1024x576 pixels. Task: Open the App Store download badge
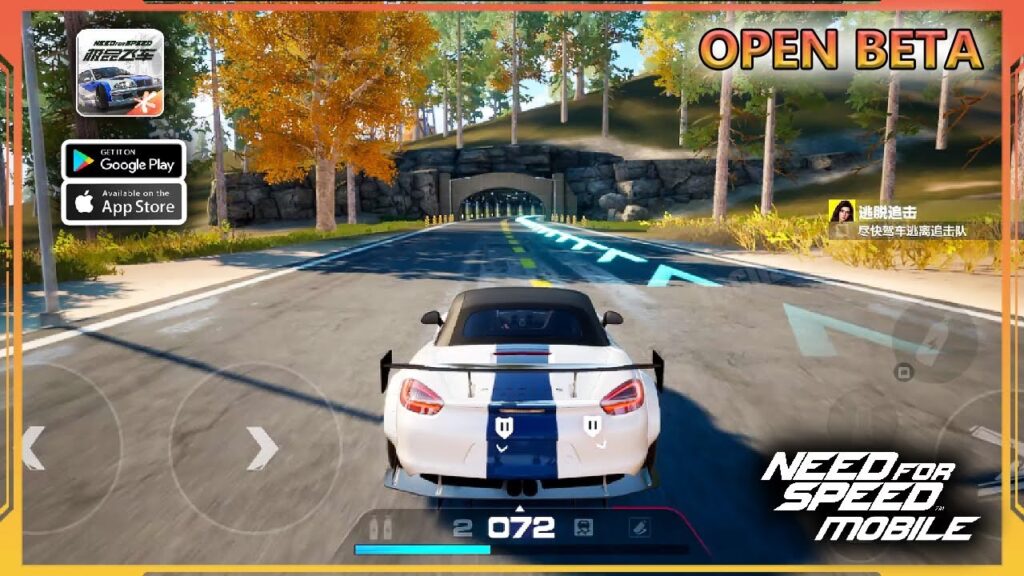(124, 202)
